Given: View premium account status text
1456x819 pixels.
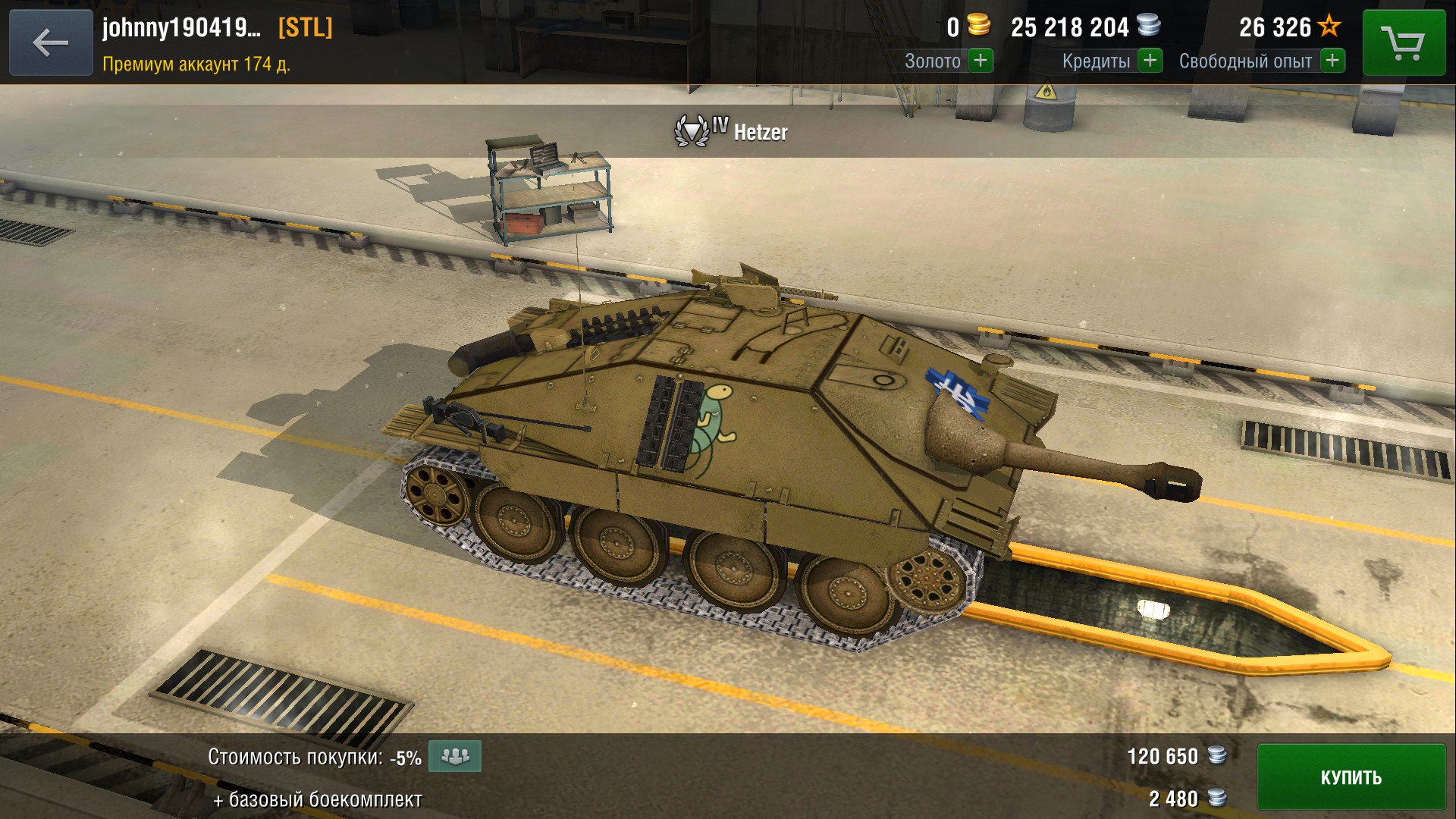Looking at the screenshot, I should (196, 64).
